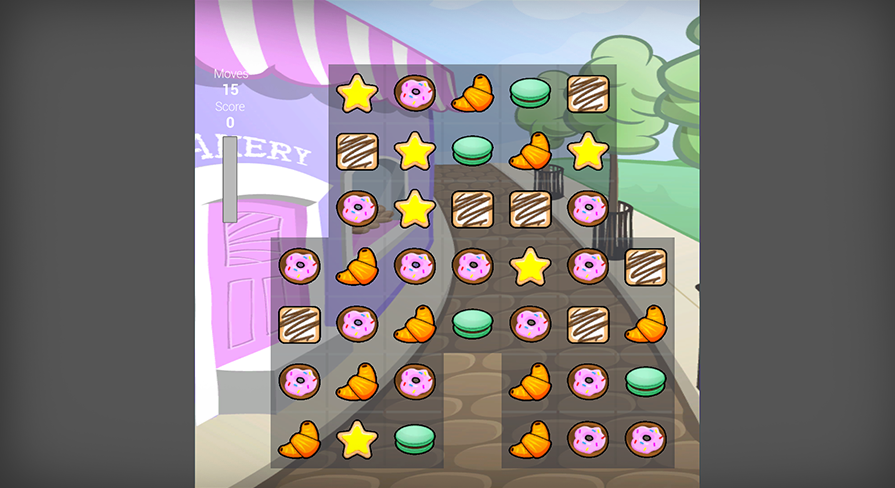Viewport: 895px width, 488px height.
Task: Select the macaron directly above a donut
Action: (x=646, y=382)
